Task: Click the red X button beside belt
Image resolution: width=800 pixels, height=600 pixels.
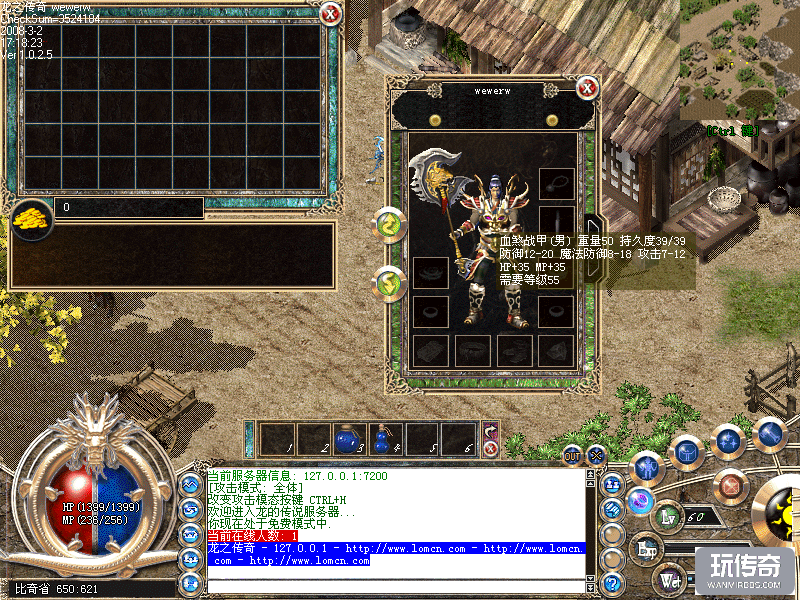Action: pos(491,449)
